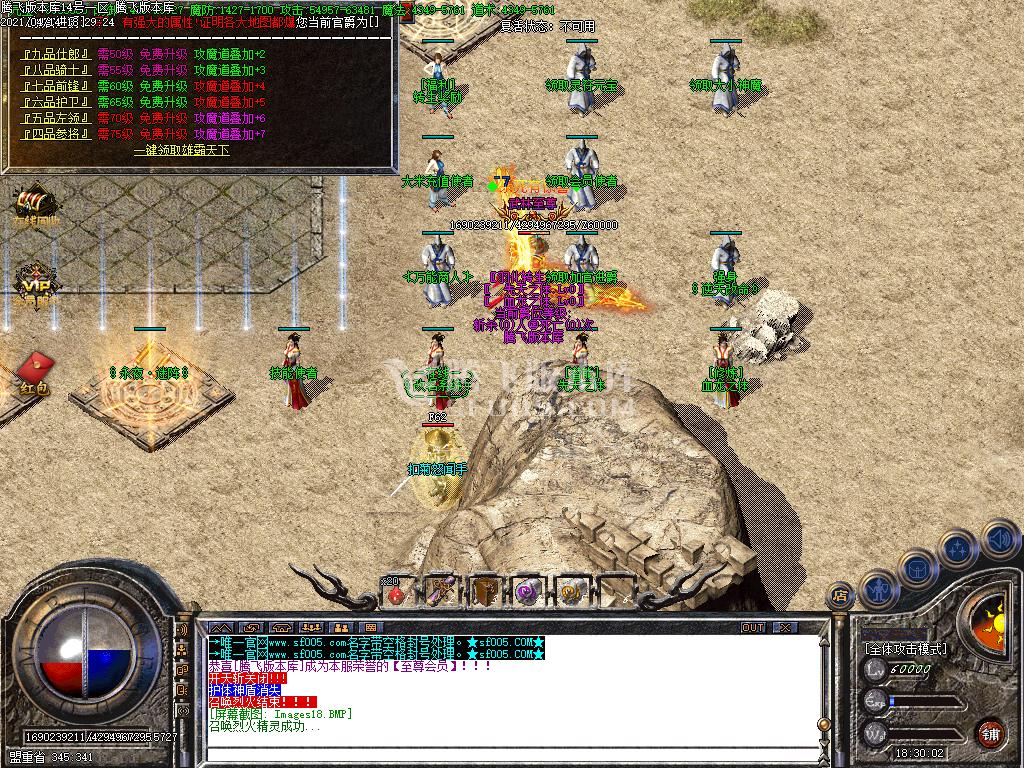
Task: Choose the 四品参将 rank link
Action: 56,134
